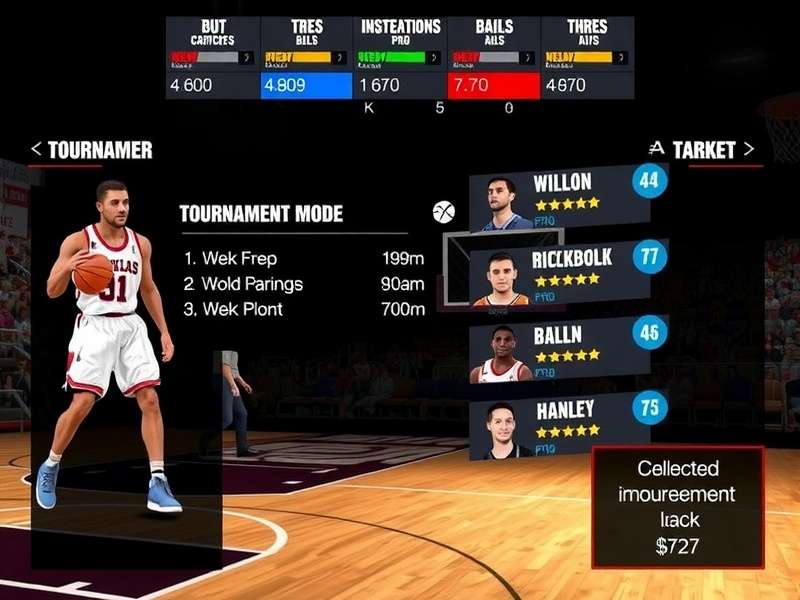800x600 pixels.
Task: Open the But Camcres stat tab
Action: click(212, 58)
